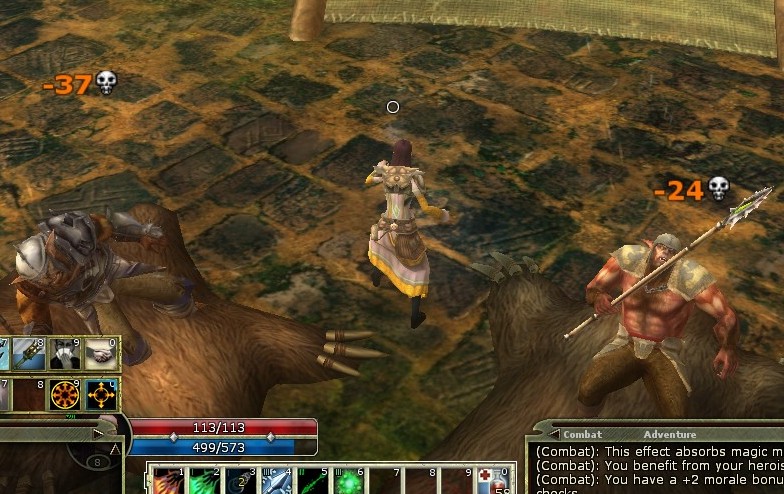
Task: Cast the green flame spell in slot 2
Action: tap(201, 481)
